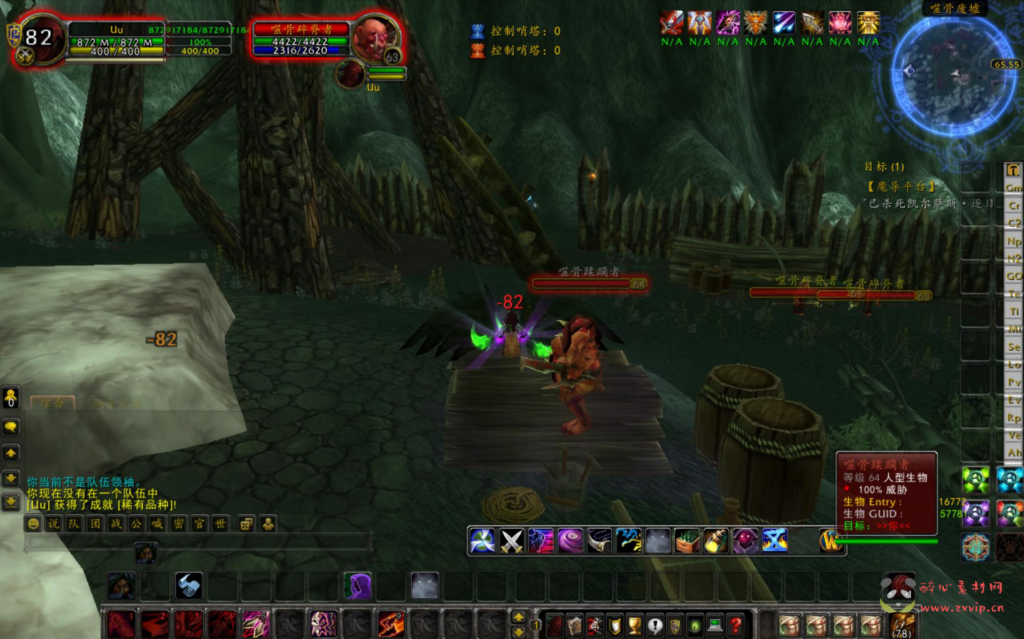1024x639 pixels.
Task: Click the yellow potion flask icon
Action: tap(716, 541)
